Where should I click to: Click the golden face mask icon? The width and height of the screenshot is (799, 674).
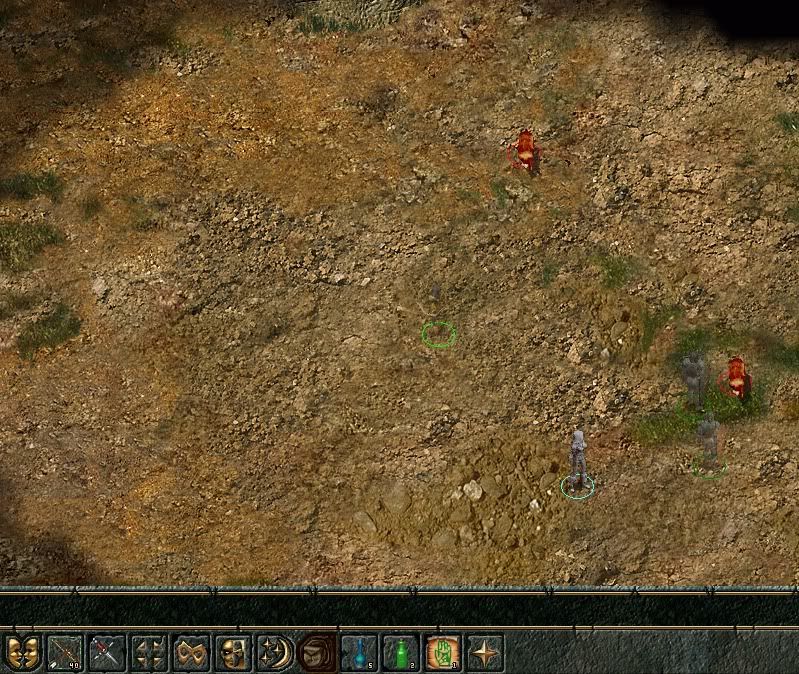click(x=233, y=653)
